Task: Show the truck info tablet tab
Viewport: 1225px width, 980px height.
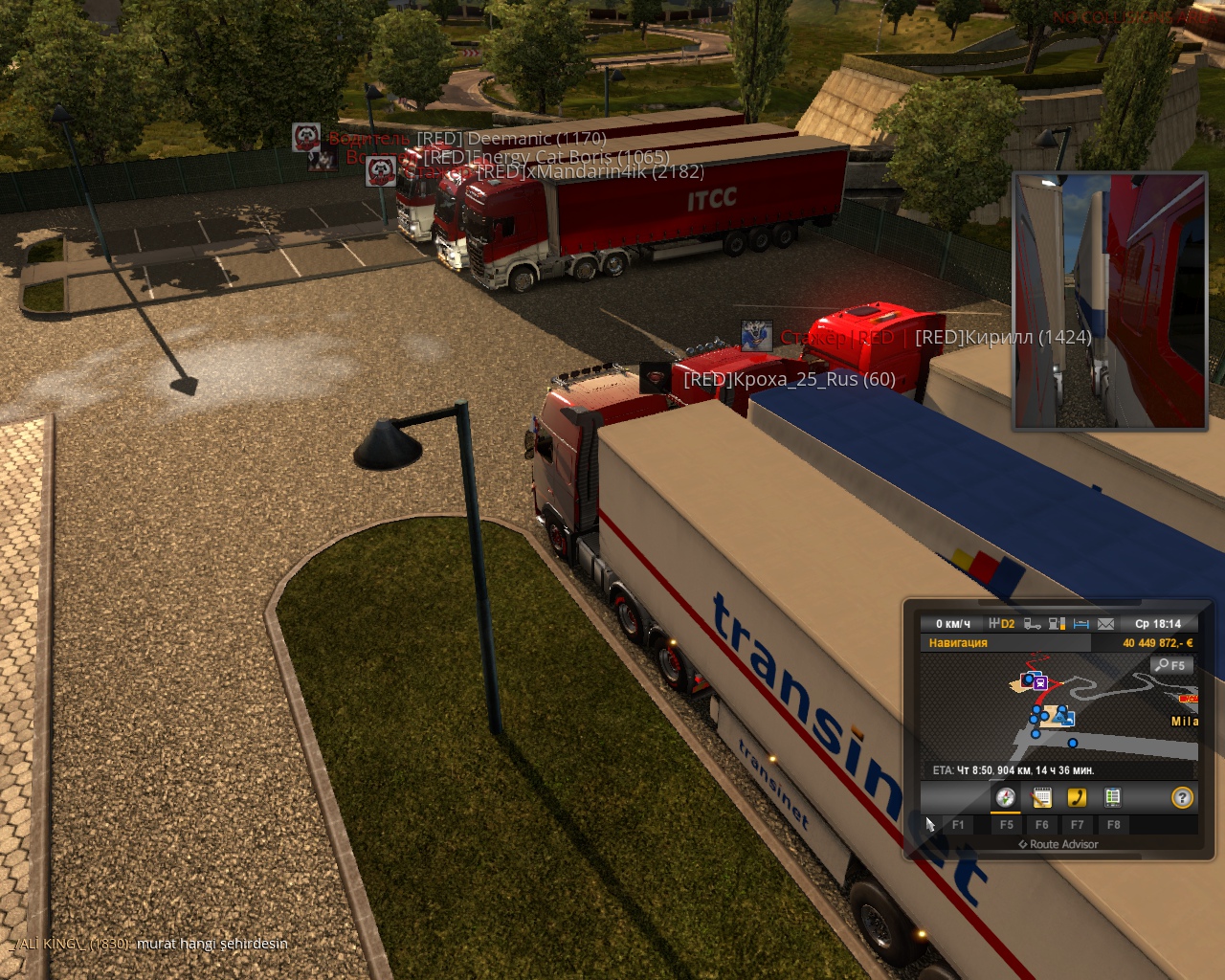Action: 1112,797
